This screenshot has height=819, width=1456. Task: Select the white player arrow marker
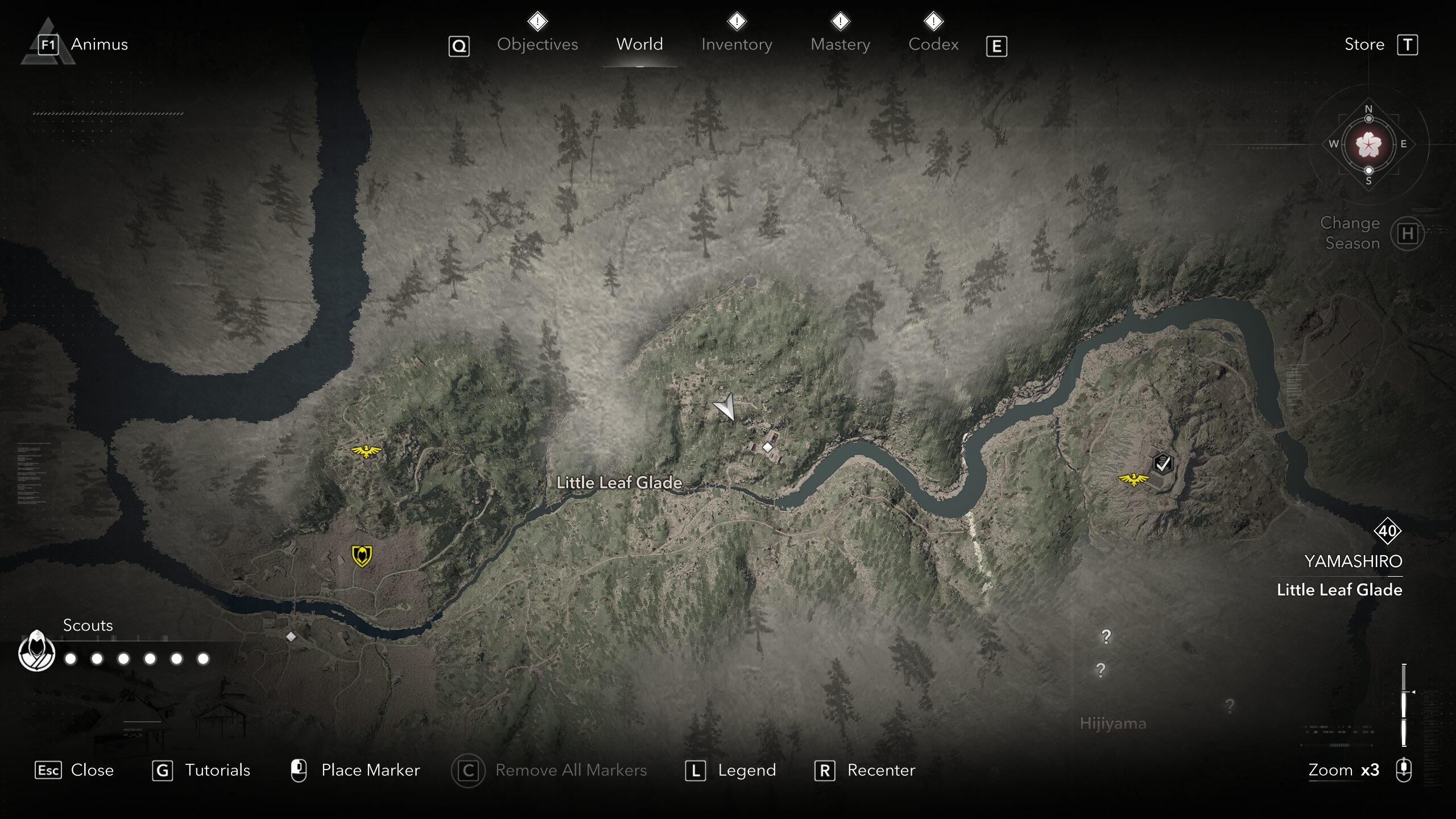[725, 407]
